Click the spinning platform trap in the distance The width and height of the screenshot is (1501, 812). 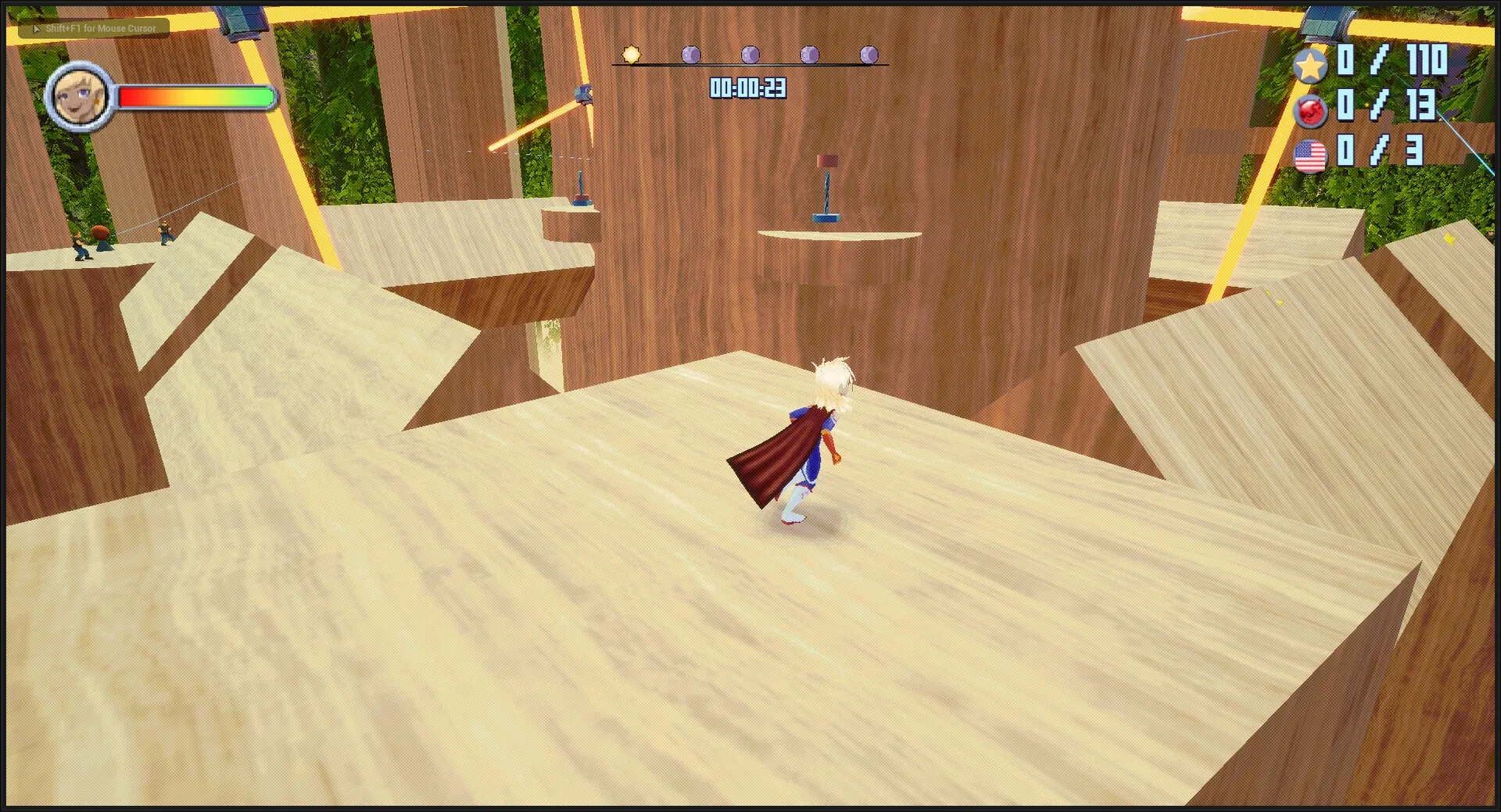coord(827,188)
